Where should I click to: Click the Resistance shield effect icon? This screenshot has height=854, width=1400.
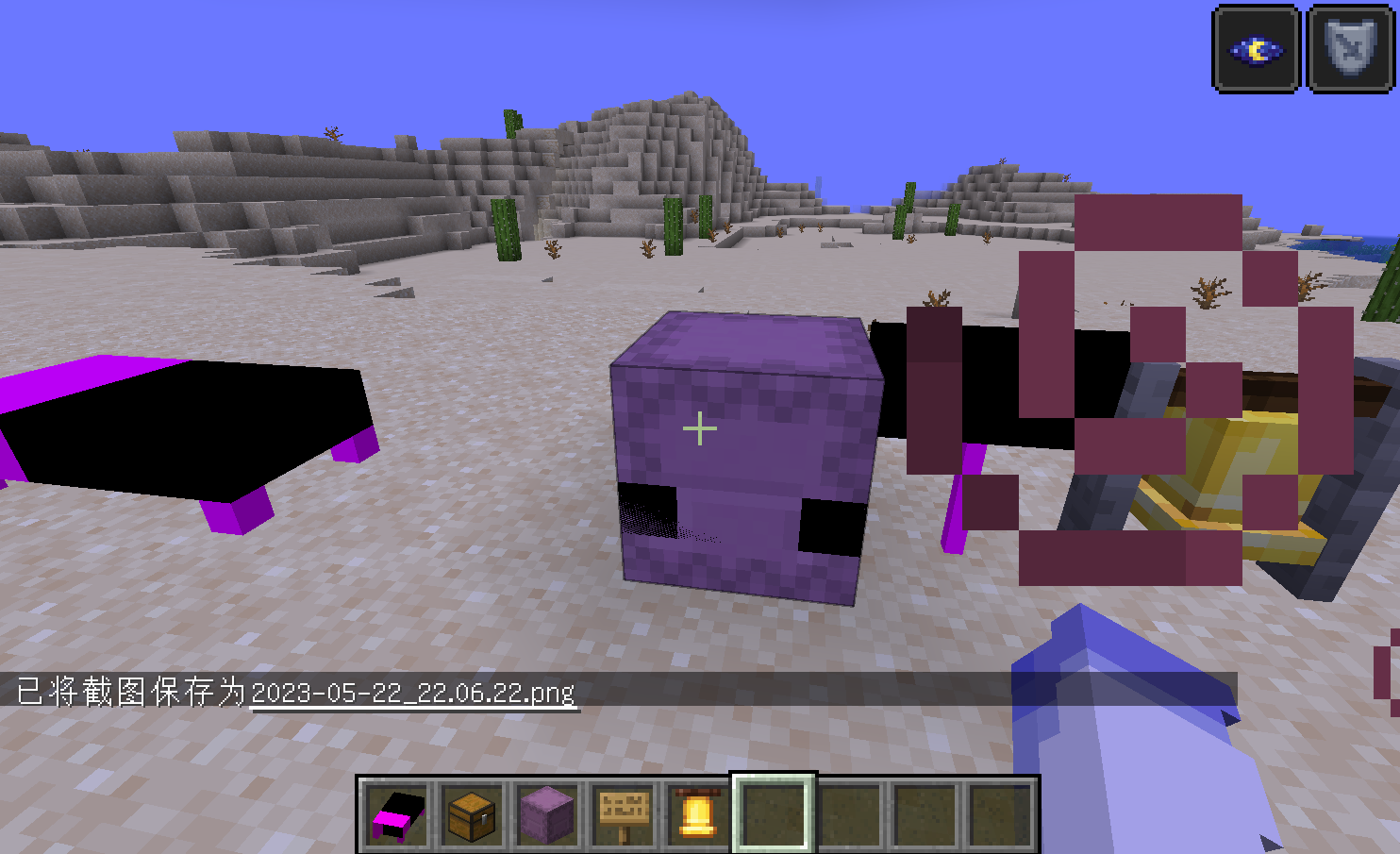(1349, 46)
